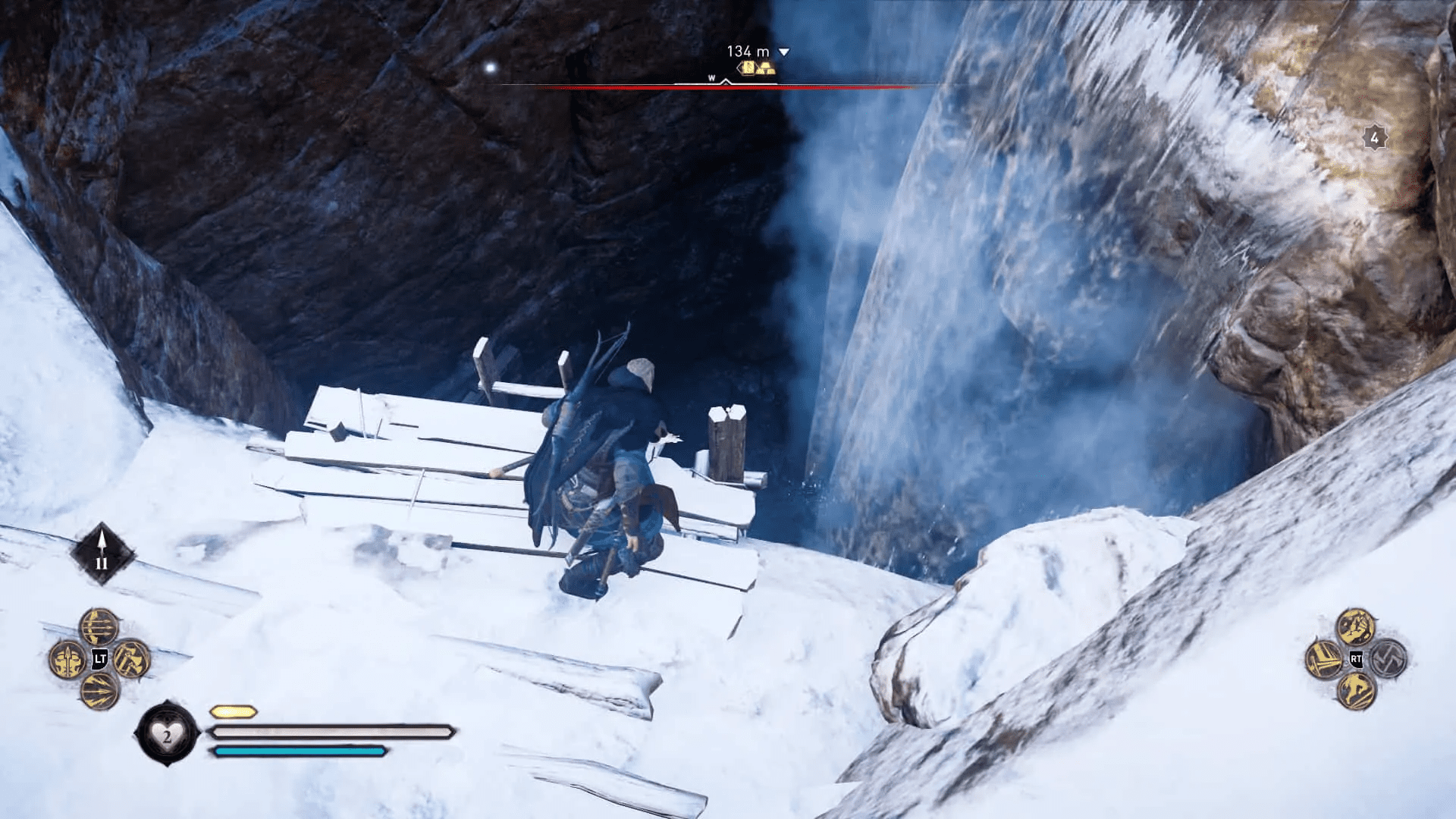The height and width of the screenshot is (819, 1456).
Task: Select the gold pyramid treasure icons under distance
Action: [766, 69]
